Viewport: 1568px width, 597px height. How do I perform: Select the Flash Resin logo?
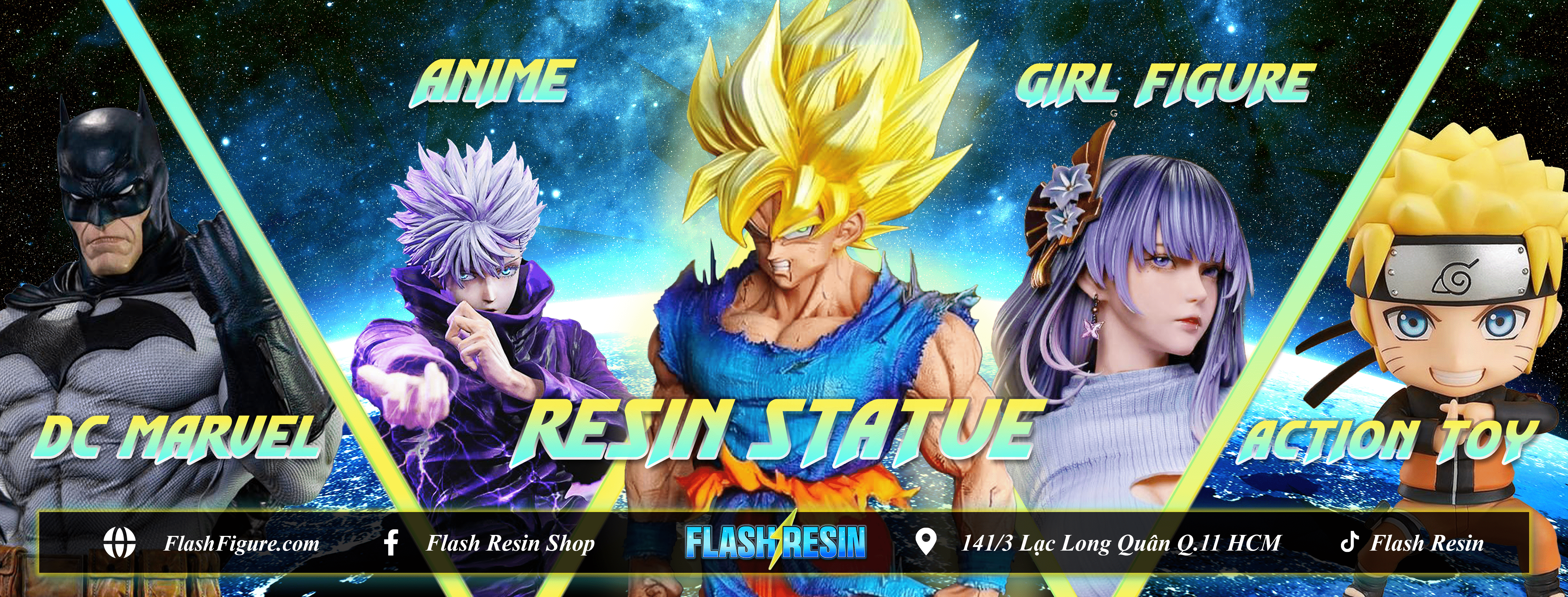775,543
